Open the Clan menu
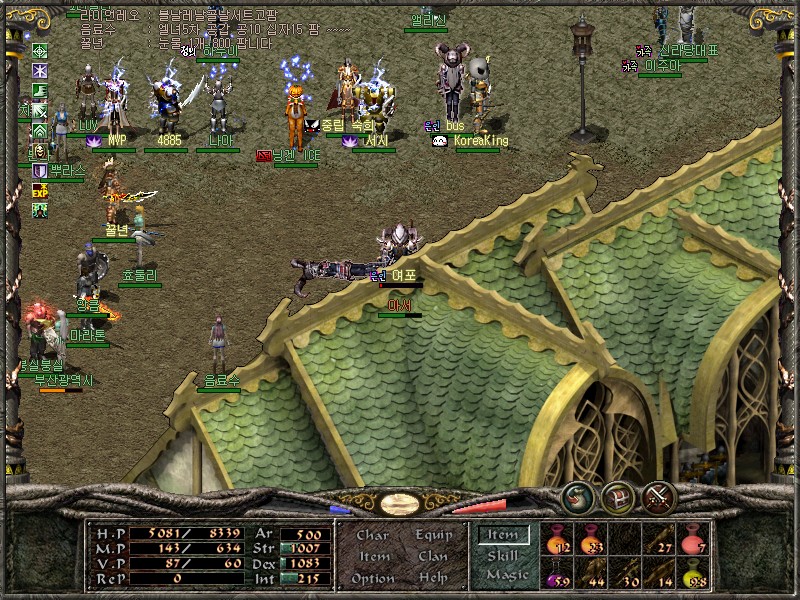800x600 pixels. point(432,556)
